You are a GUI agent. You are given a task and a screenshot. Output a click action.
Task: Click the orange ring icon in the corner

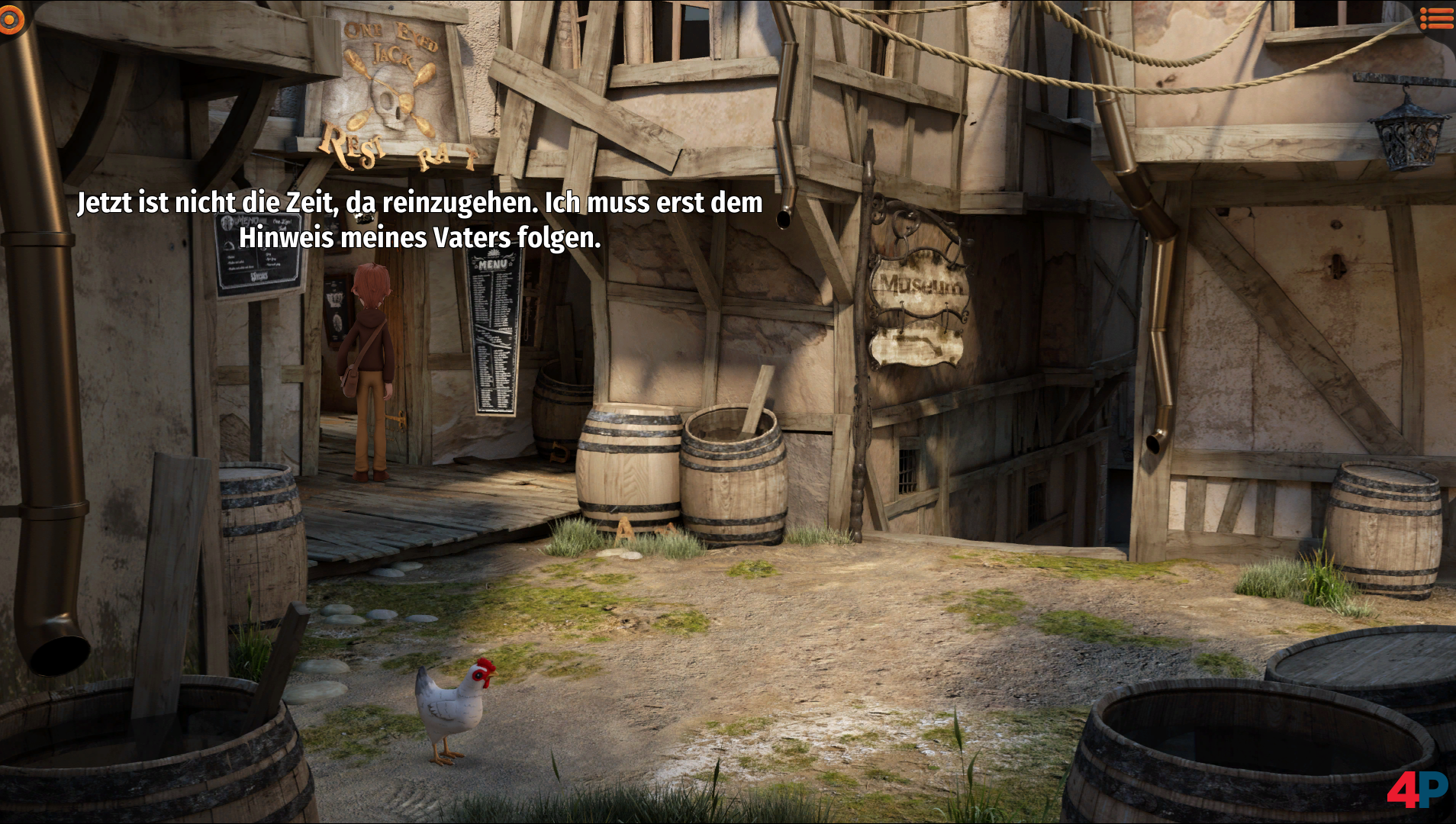pyautogui.click(x=11, y=19)
